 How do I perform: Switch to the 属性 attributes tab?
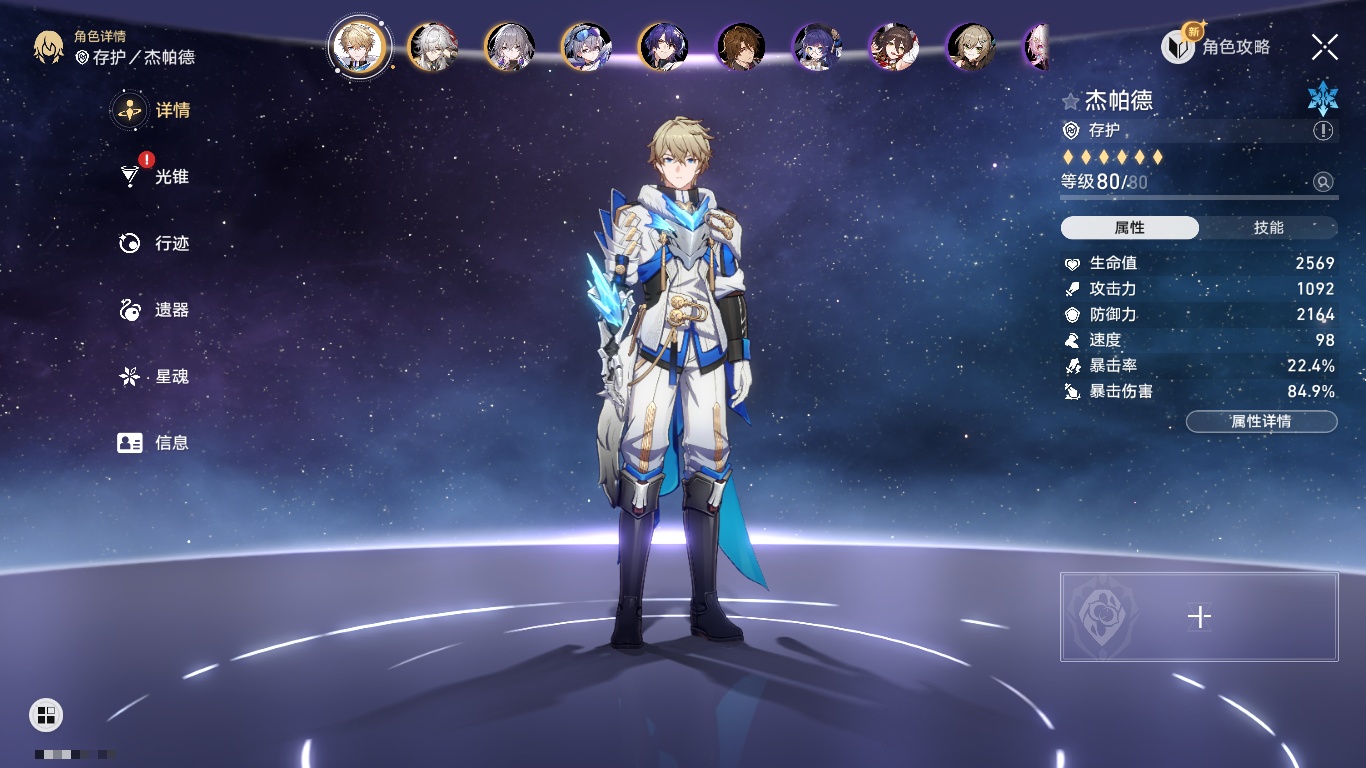1130,228
